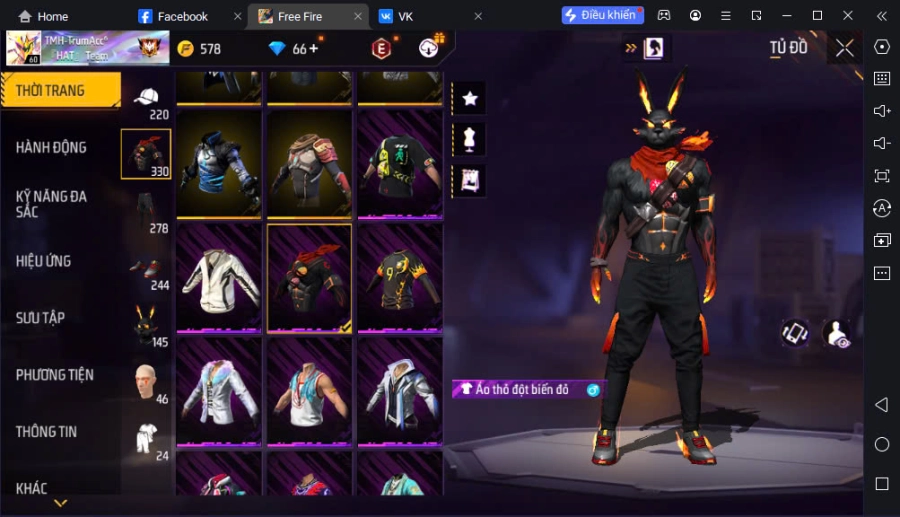Open the PHƯƠNG TIỆN tab

[55, 375]
